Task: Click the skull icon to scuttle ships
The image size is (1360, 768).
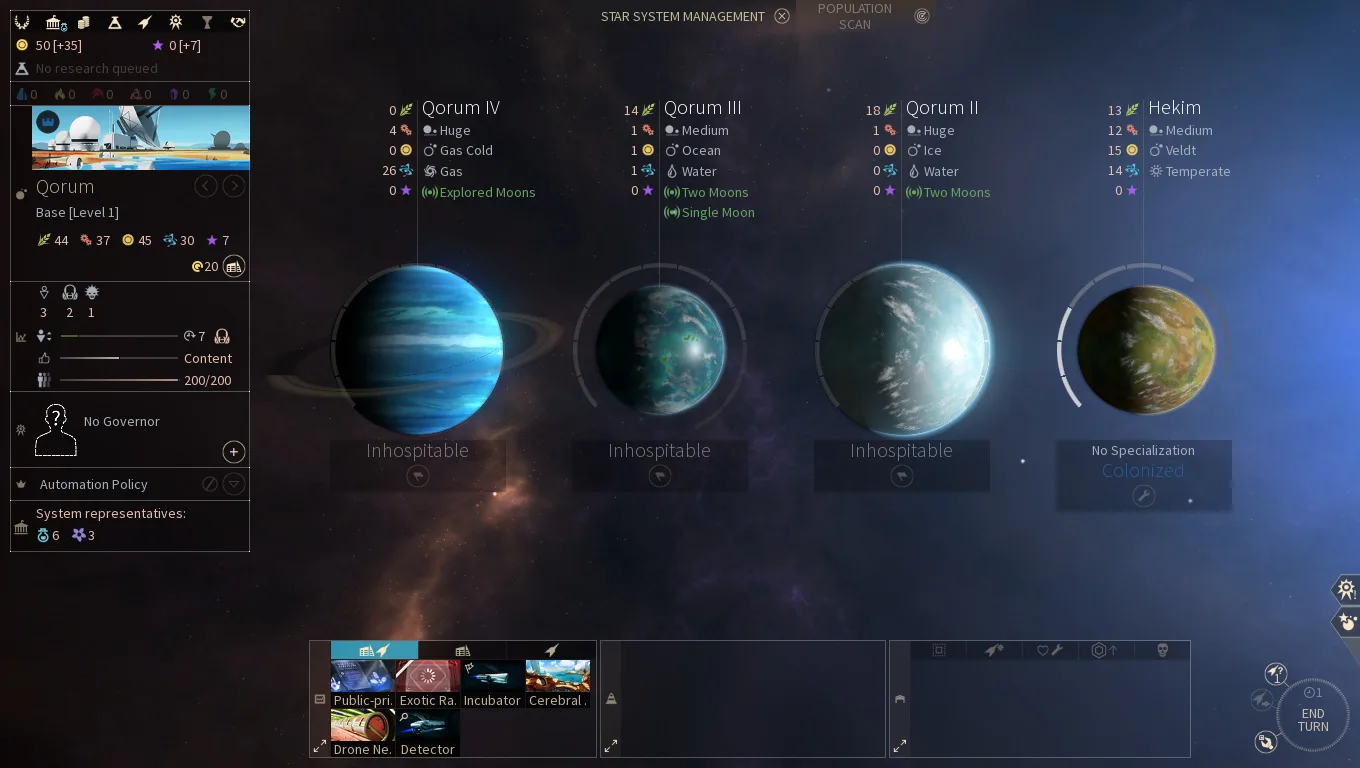Action: [x=1162, y=650]
